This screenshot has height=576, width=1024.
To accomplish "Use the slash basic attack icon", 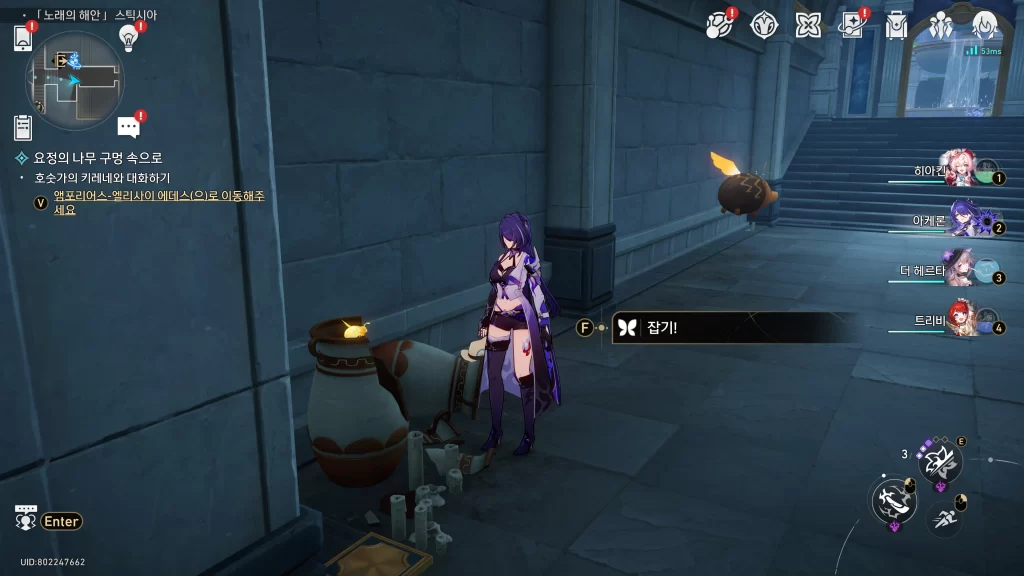I will pyautogui.click(x=892, y=500).
